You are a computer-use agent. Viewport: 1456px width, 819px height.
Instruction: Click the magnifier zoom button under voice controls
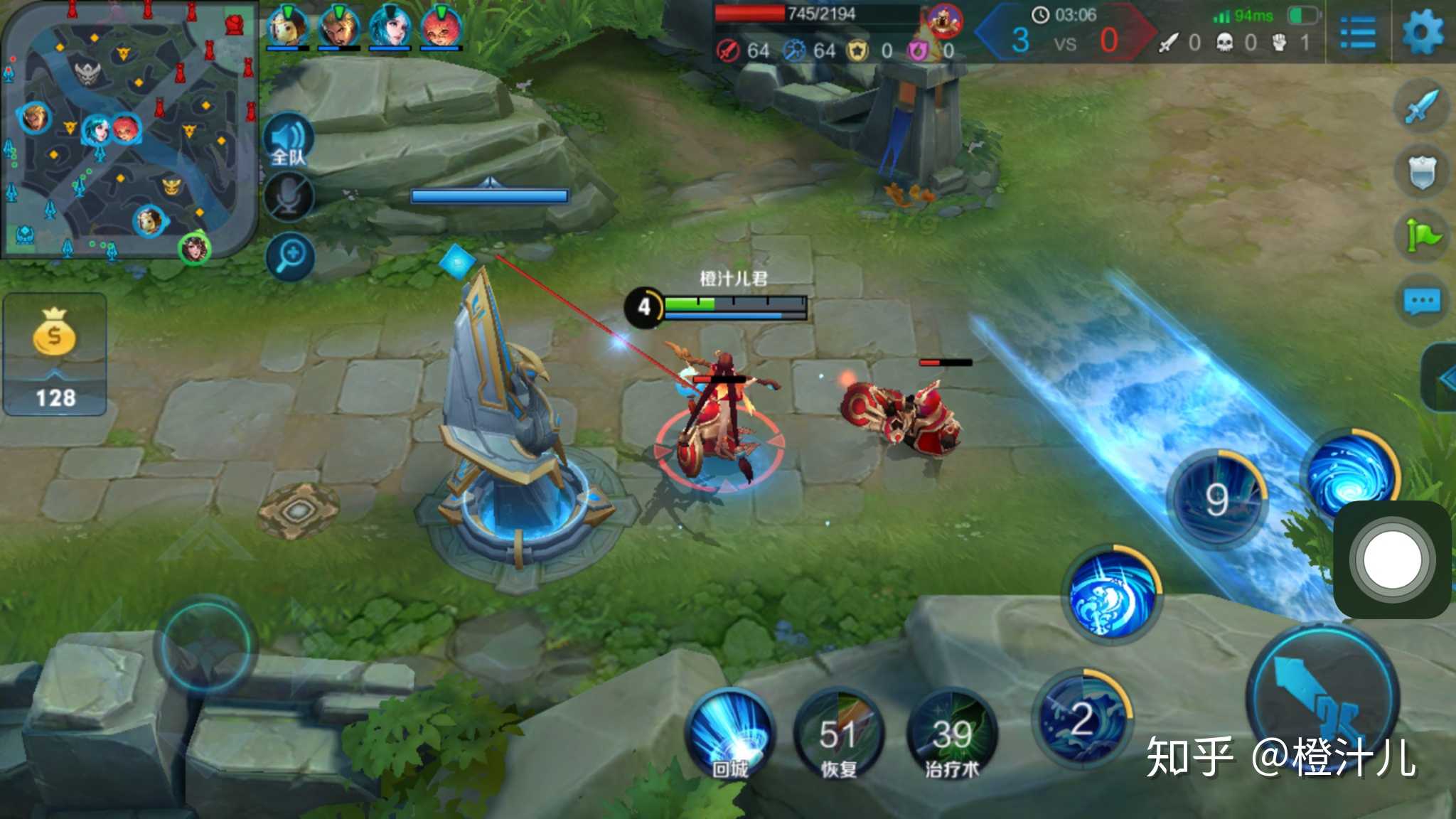[290, 255]
